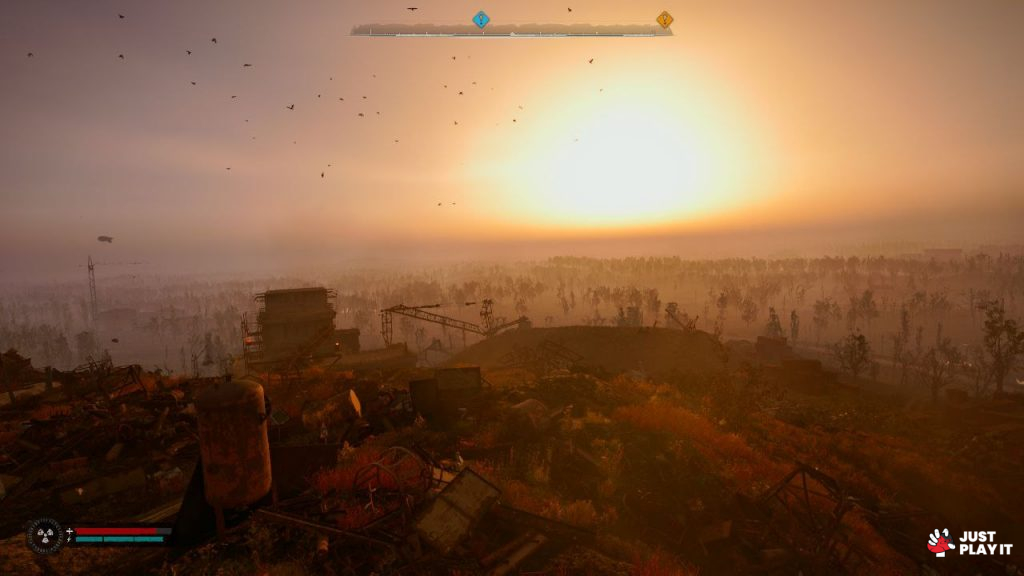Select the blue quest marker on compass
The height and width of the screenshot is (576, 1024).
481,19
